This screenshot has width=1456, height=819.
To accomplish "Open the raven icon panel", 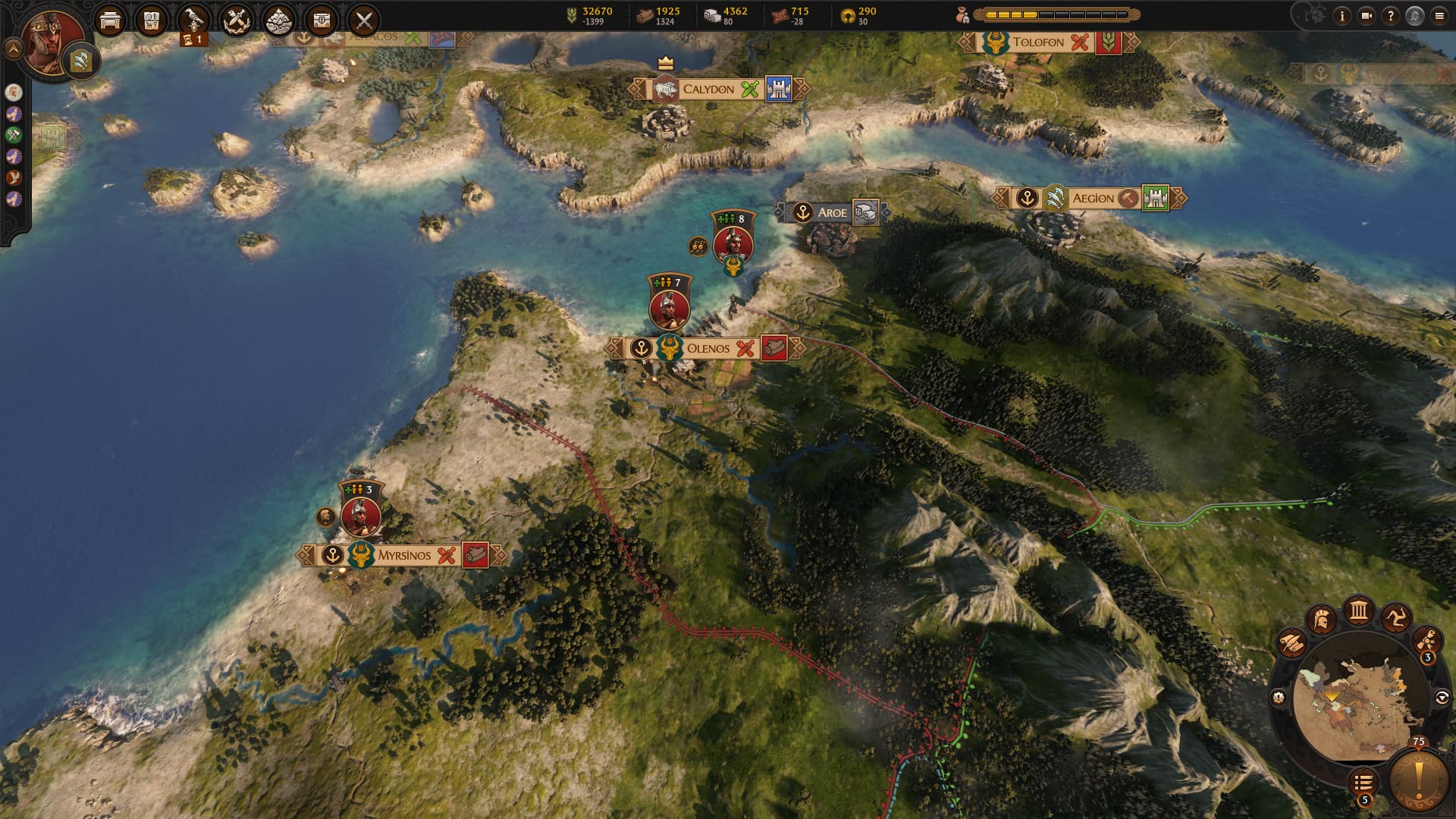I will click(x=195, y=19).
